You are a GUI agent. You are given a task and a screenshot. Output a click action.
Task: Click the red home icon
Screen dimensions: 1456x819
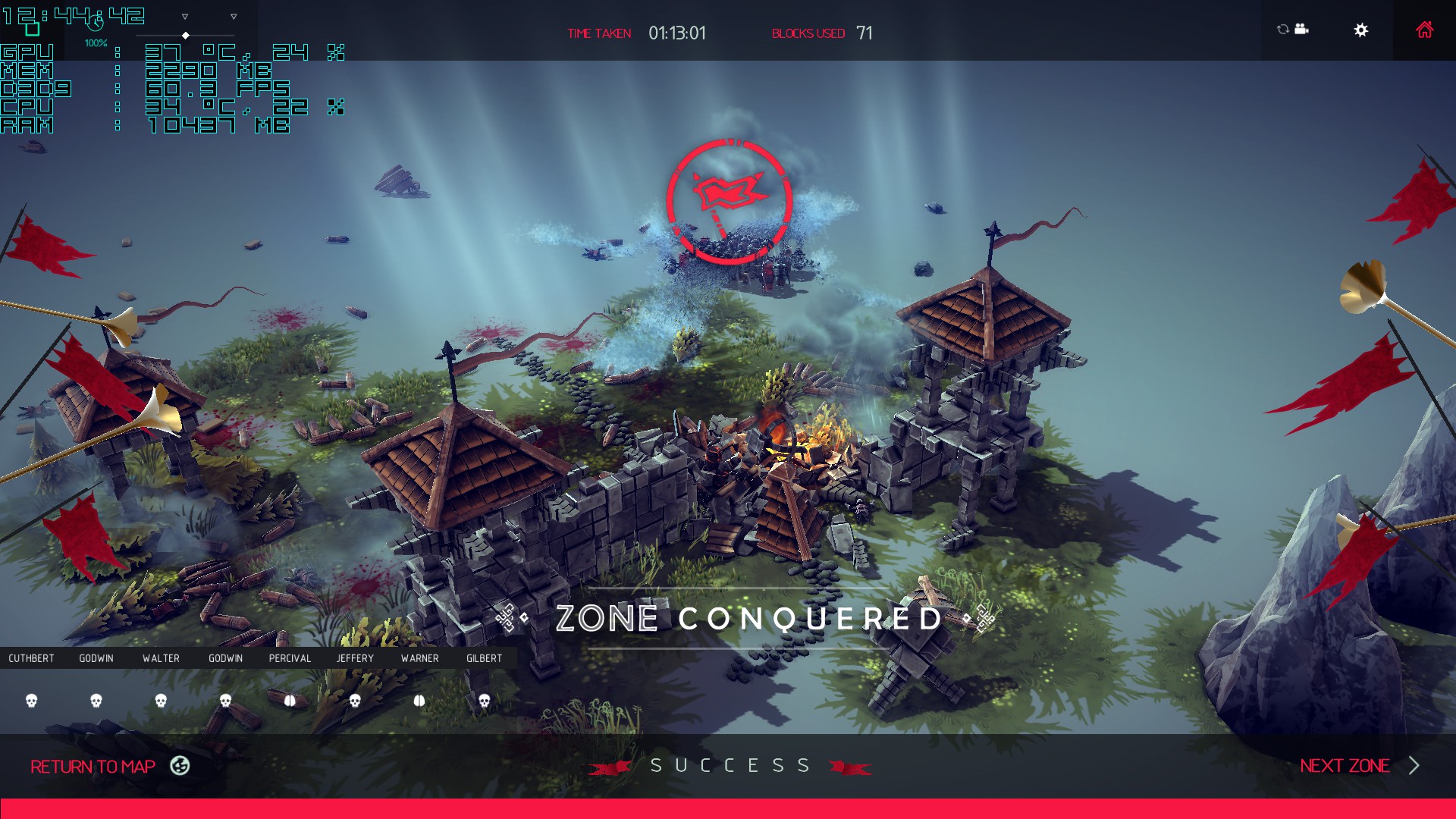[1425, 30]
